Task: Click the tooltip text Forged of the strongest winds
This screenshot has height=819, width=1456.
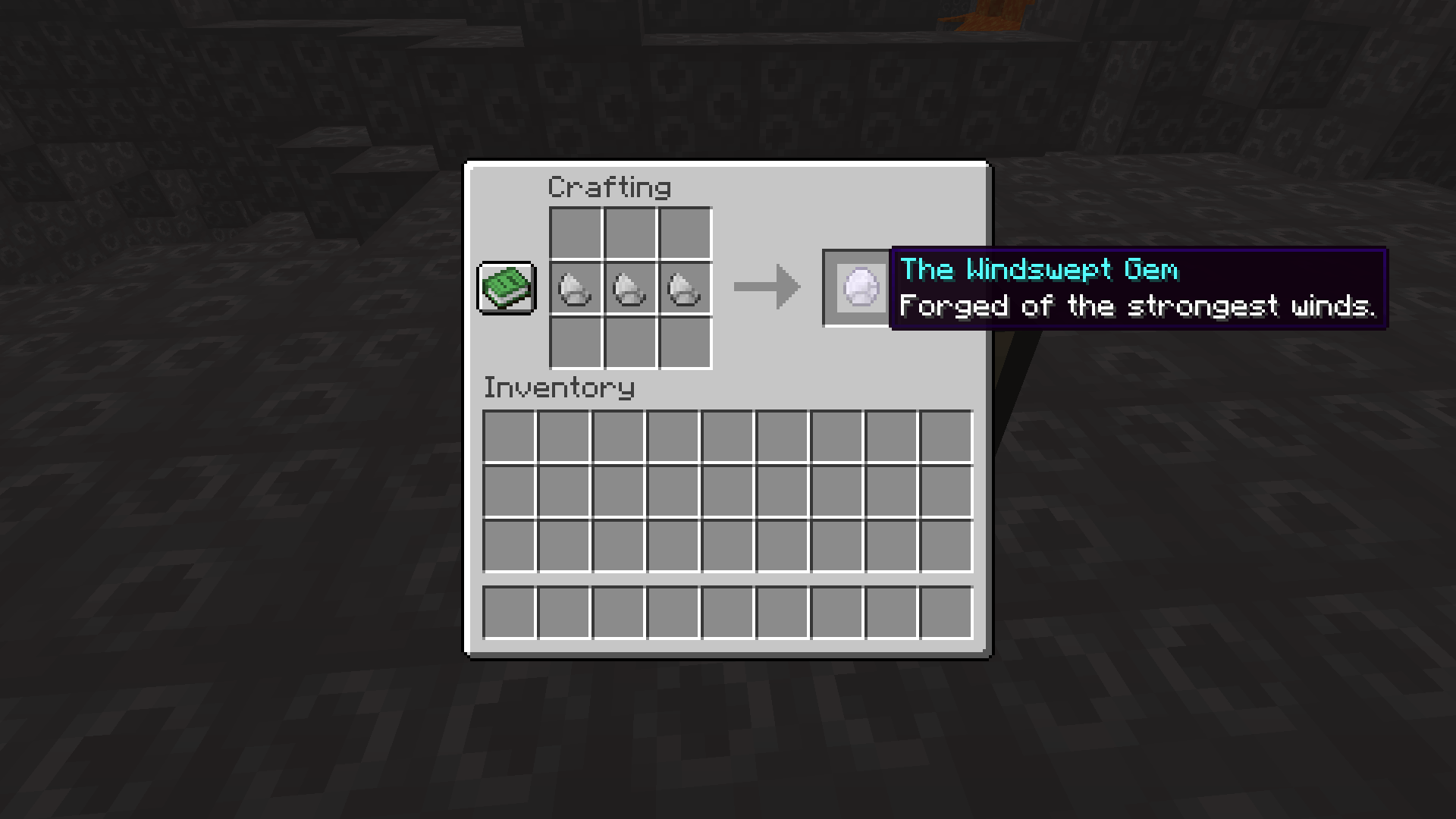Action: [x=1137, y=306]
